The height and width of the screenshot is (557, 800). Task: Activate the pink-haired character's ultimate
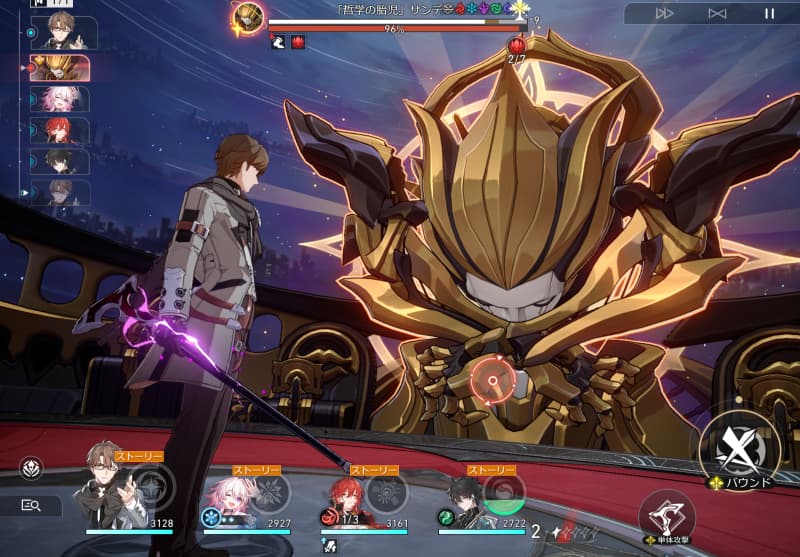[270, 491]
